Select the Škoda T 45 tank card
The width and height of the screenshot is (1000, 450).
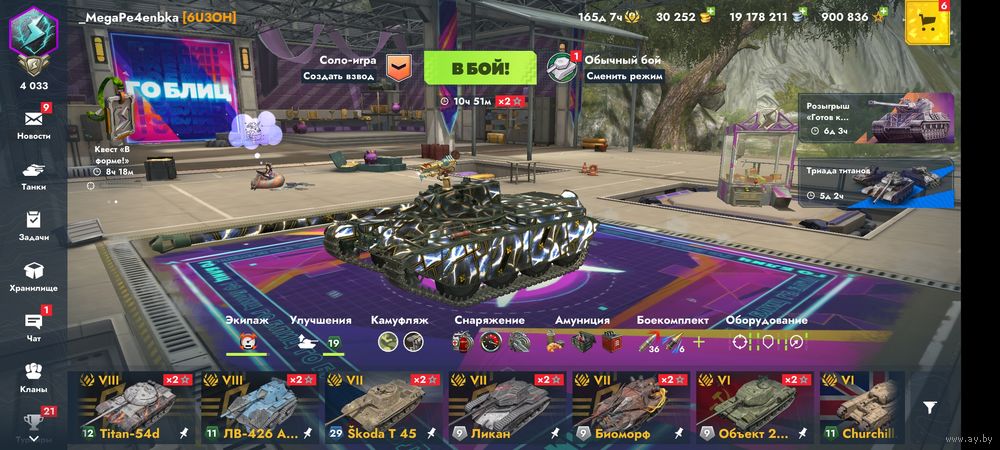382,408
